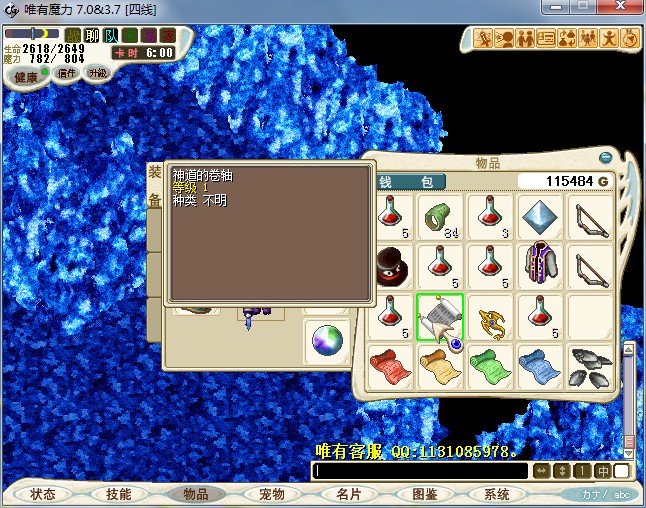The height and width of the screenshot is (508, 646).
Task: Open the 状态 status menu
Action: (43, 494)
